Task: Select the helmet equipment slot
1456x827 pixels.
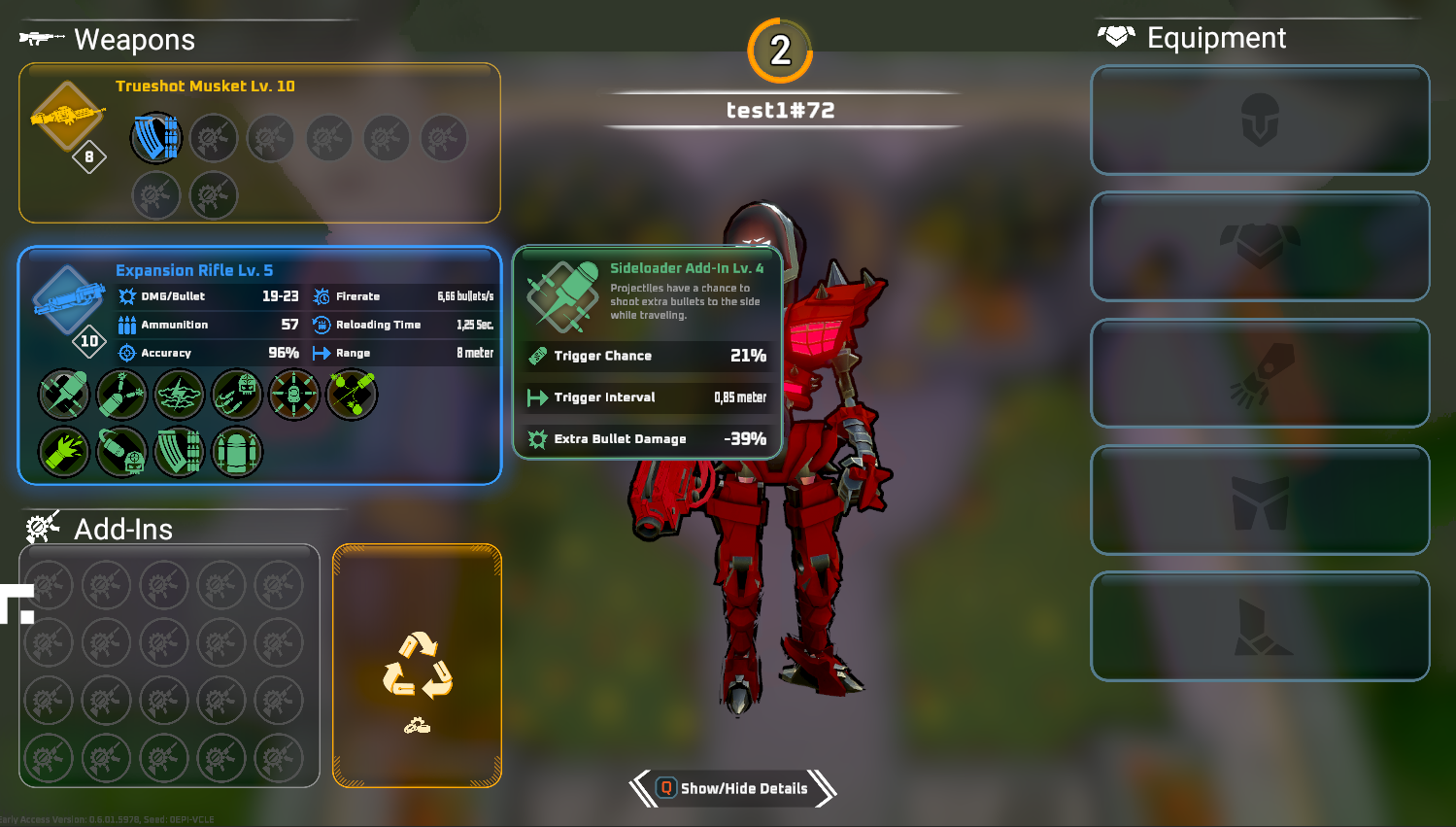Action: click(x=1260, y=121)
